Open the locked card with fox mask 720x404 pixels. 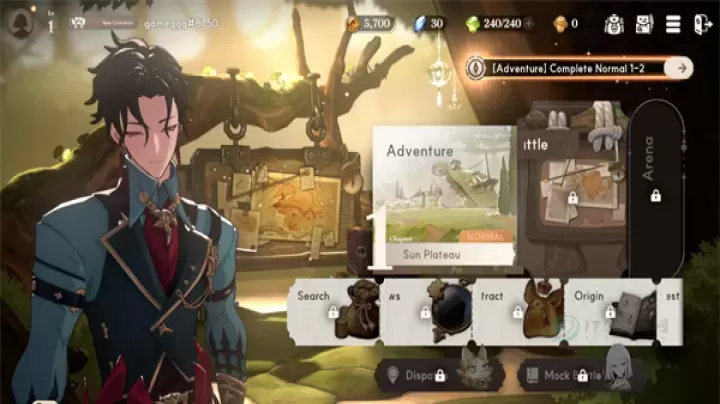tap(520, 310)
